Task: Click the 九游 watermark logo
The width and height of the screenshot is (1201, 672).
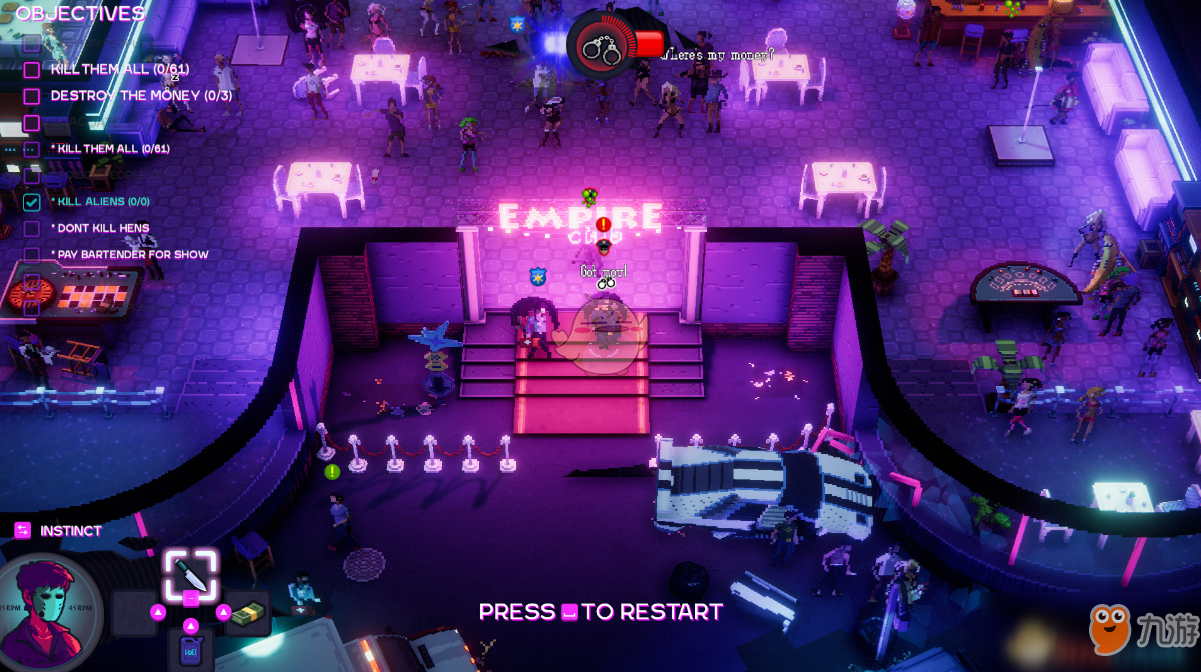Action: click(1143, 628)
